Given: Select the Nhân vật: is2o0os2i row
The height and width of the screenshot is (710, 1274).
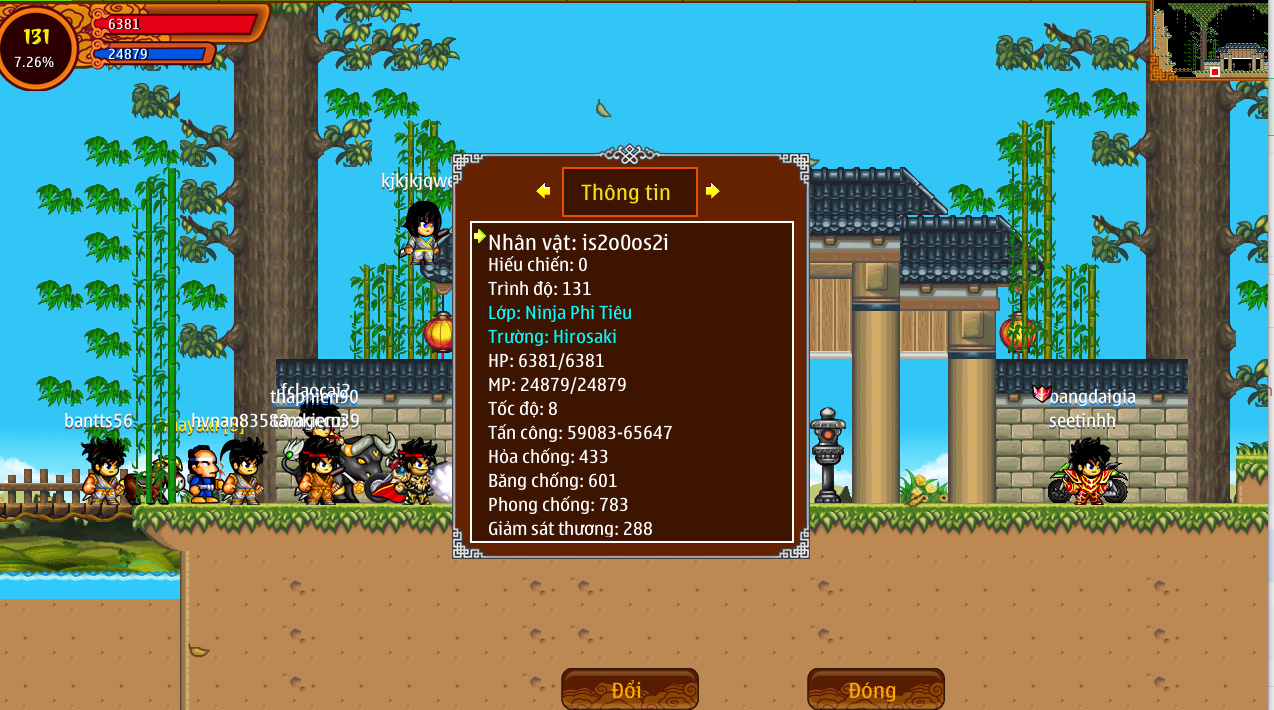Looking at the screenshot, I should [578, 241].
